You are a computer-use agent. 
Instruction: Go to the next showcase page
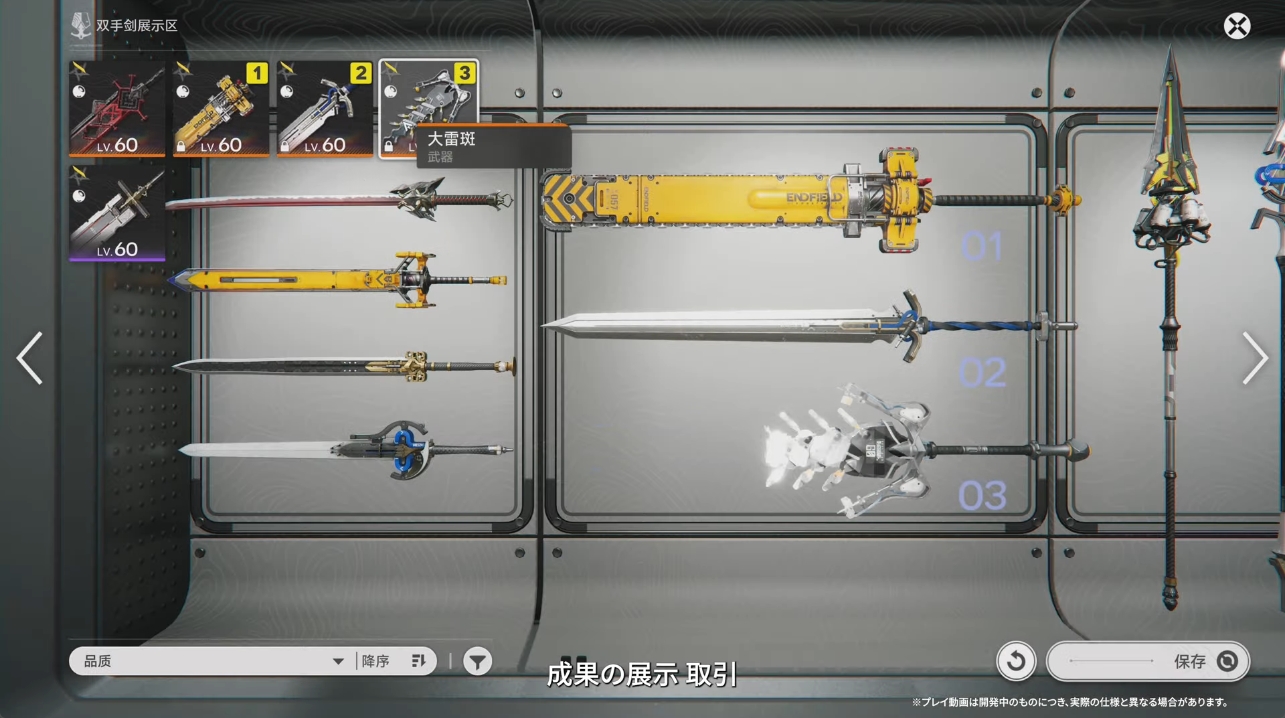pos(1255,358)
